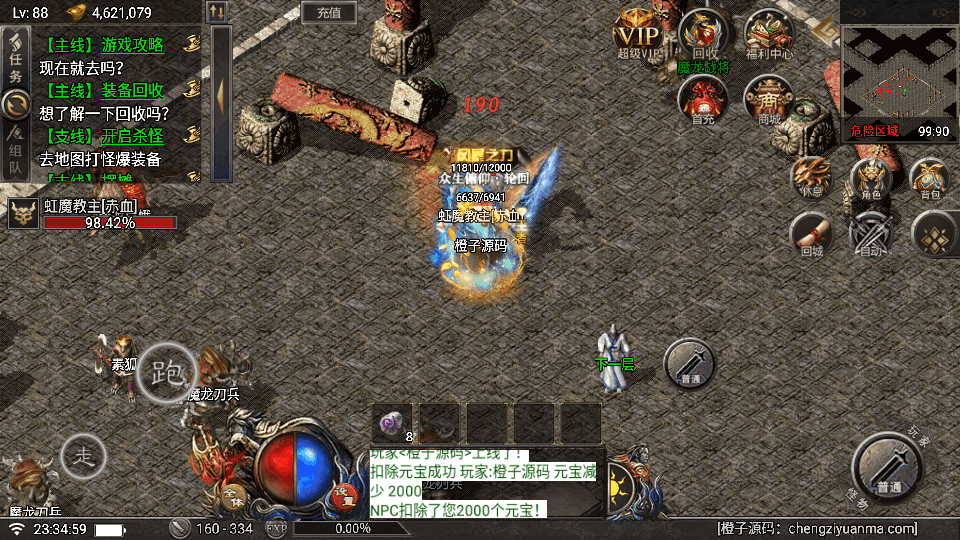Use the purple item in the hotbar
The height and width of the screenshot is (540, 960).
click(393, 423)
